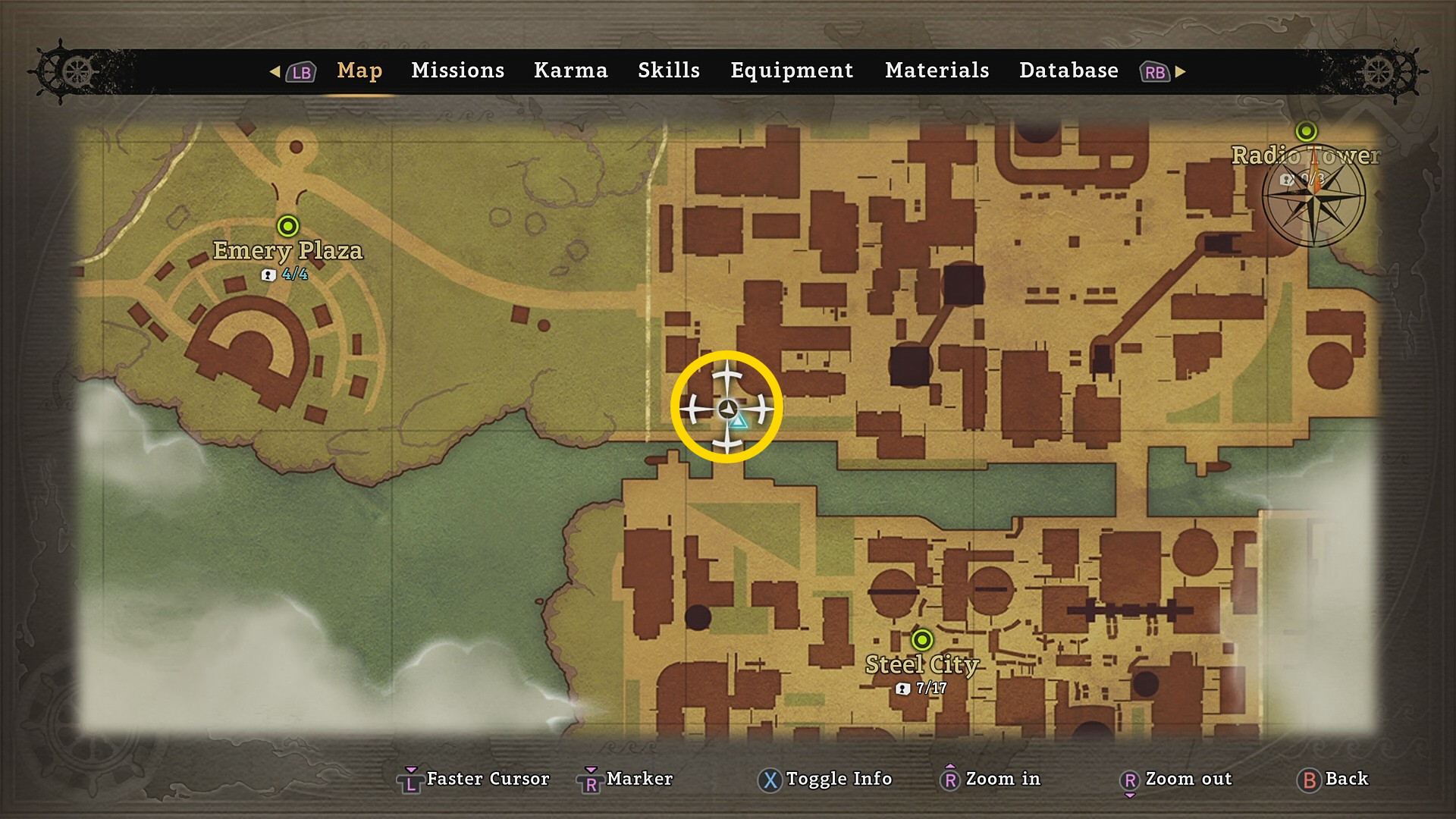Screen dimensions: 1456x819
Task: Go to the Skills tab
Action: tap(668, 71)
